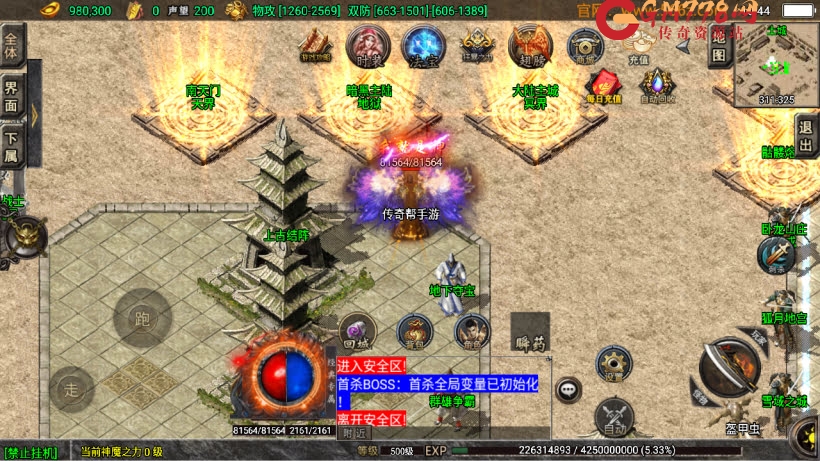The width and height of the screenshot is (820, 461).
Task: Open the 背包 bag
Action: 414,331
